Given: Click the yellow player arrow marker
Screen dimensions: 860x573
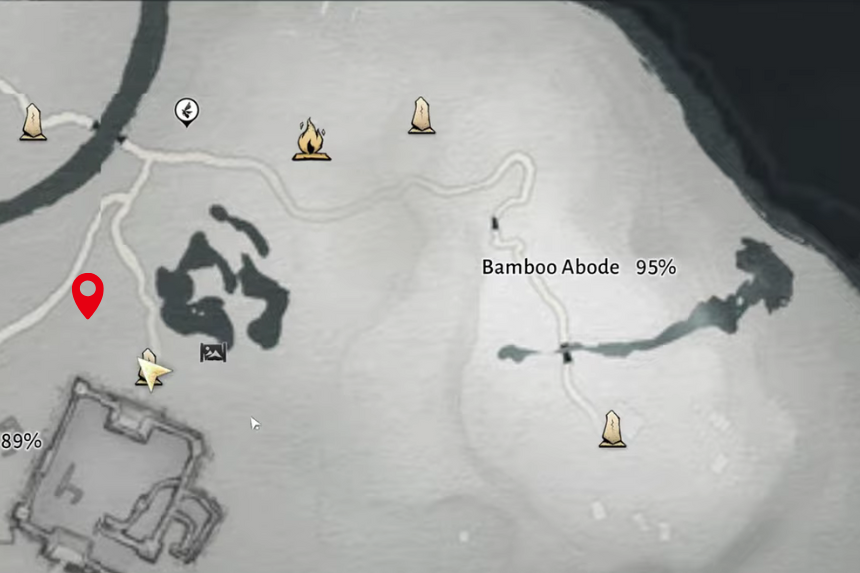Looking at the screenshot, I should pyautogui.click(x=155, y=374).
